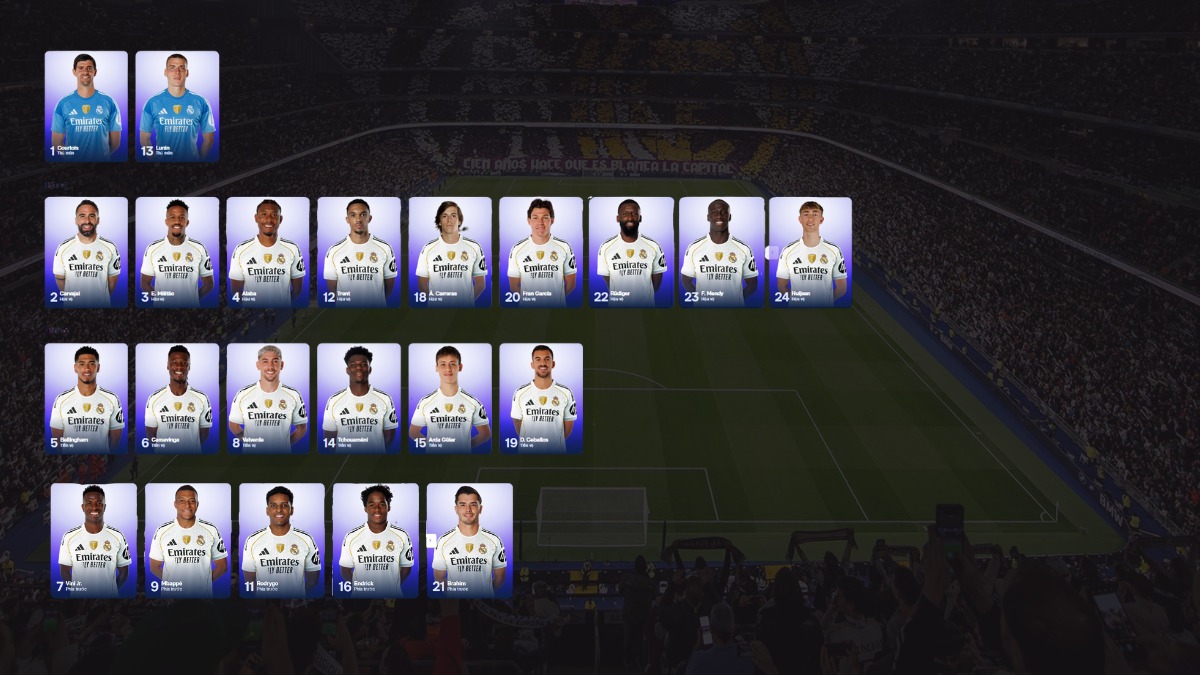Select Mbappé's number 9 card
This screenshot has height=675, width=1200.
click(188, 540)
